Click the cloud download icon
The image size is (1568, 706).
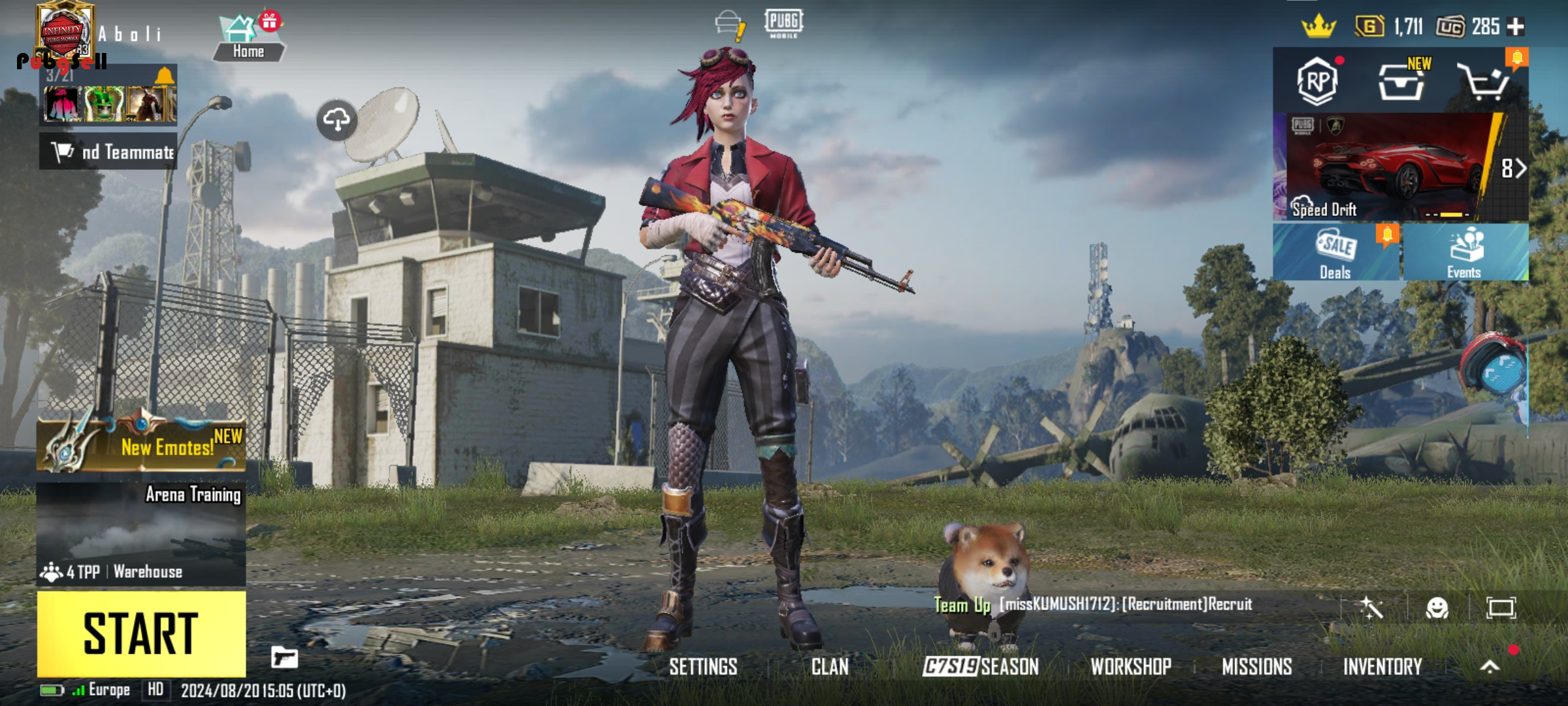click(336, 120)
